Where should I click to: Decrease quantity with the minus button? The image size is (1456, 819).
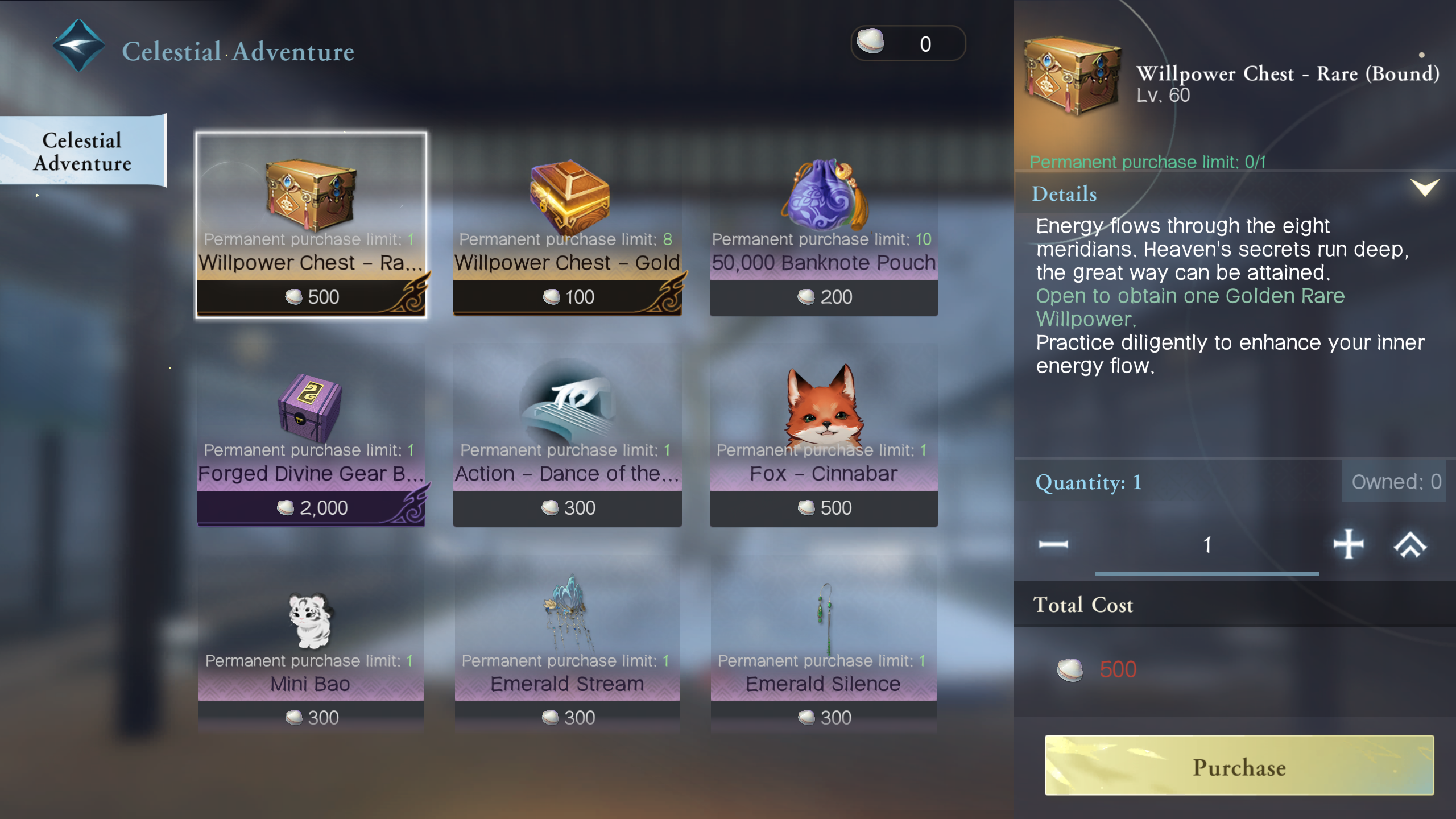coord(1053,544)
